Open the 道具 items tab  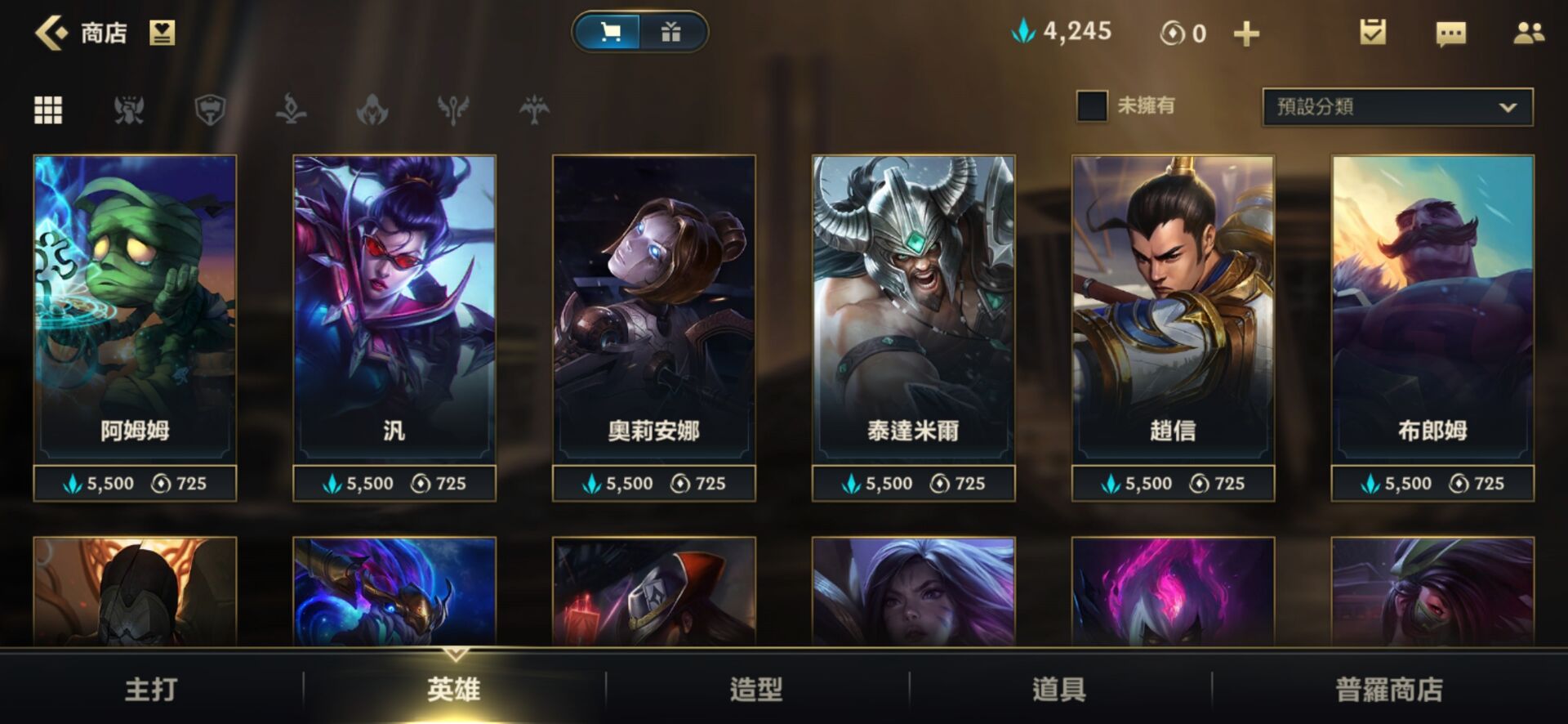1059,689
